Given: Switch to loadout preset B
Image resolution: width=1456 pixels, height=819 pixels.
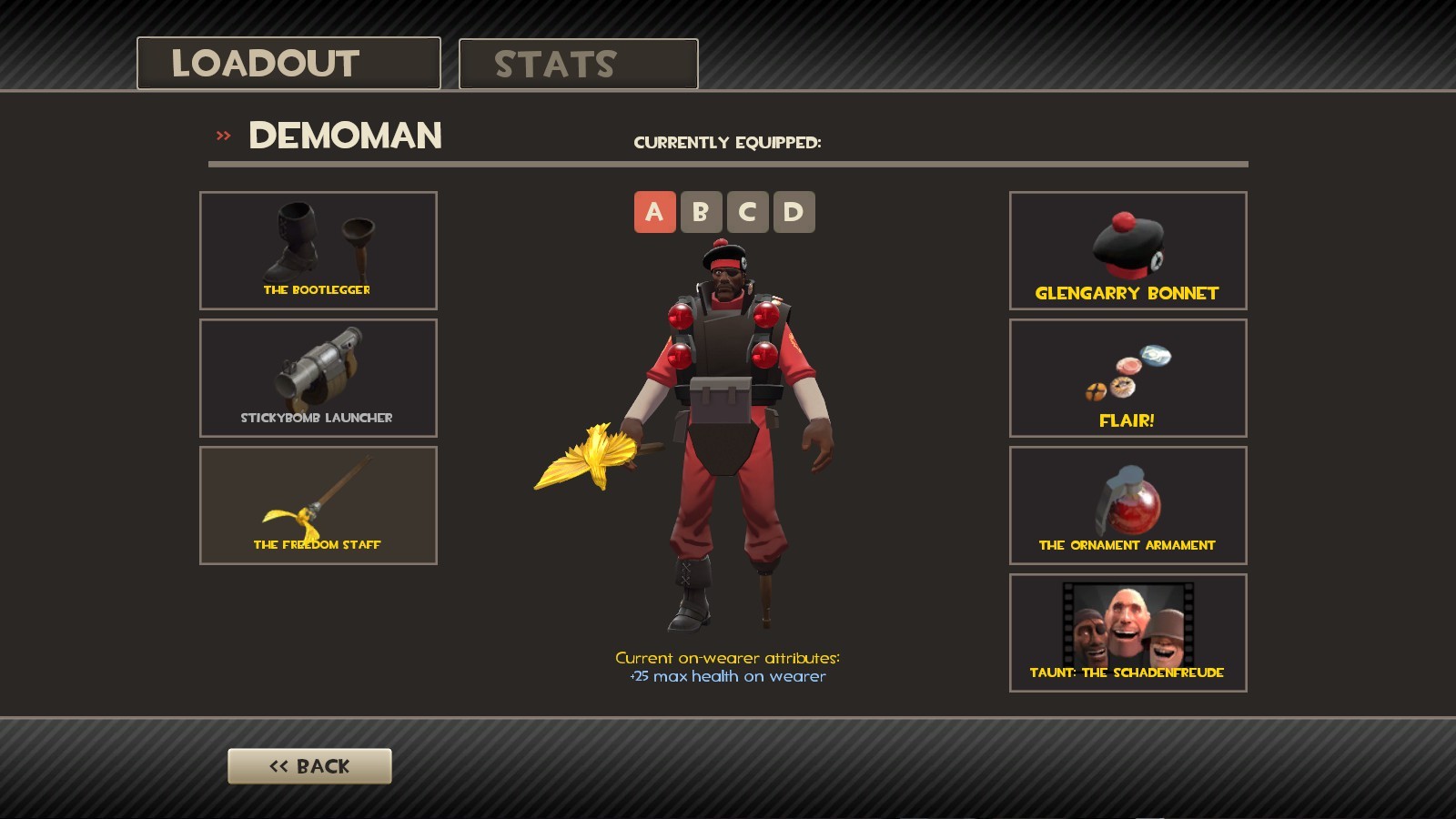Looking at the screenshot, I should pyautogui.click(x=700, y=211).
